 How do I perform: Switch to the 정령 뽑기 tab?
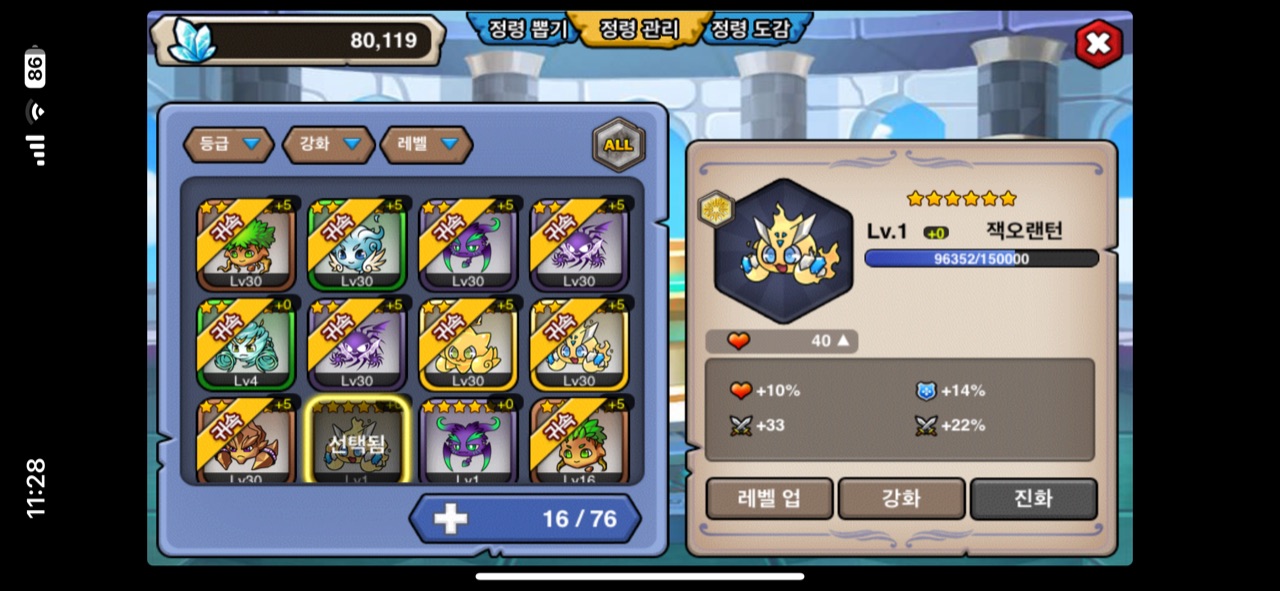(x=526, y=29)
